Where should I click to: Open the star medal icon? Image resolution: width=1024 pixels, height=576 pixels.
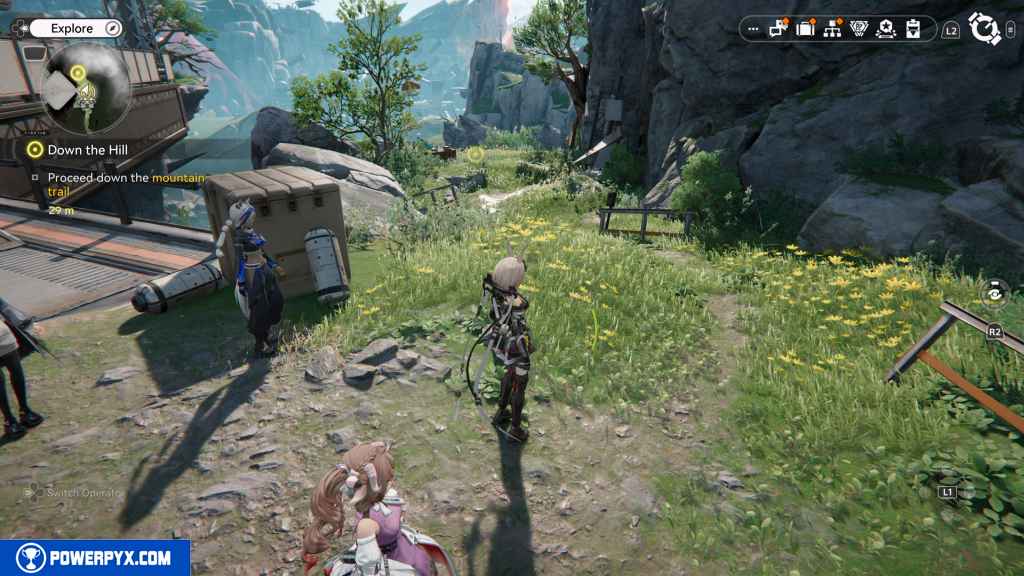pos(885,29)
